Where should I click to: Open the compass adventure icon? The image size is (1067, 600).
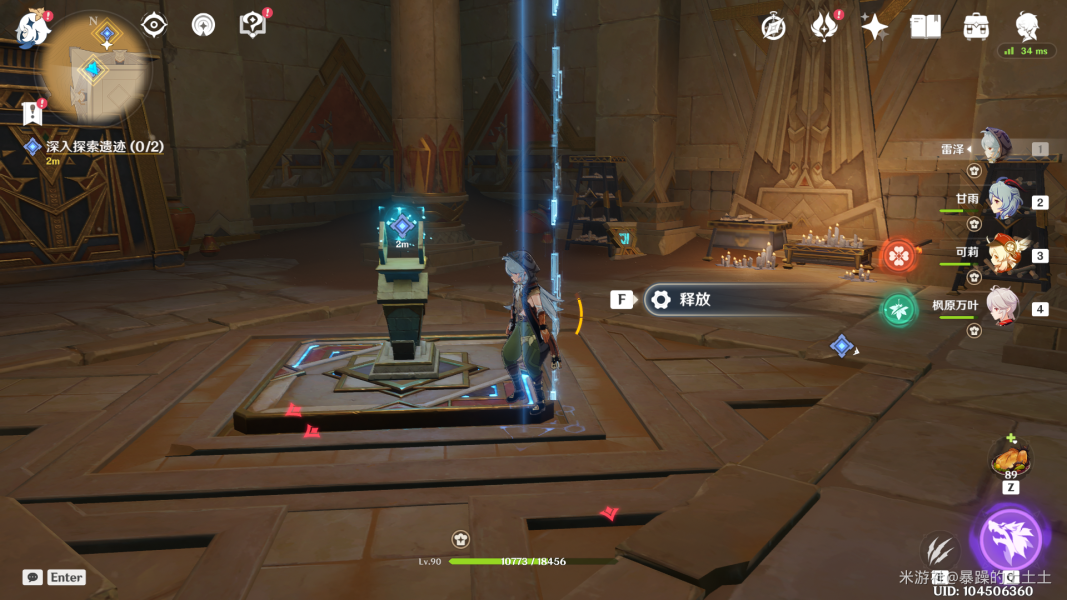coord(773,27)
